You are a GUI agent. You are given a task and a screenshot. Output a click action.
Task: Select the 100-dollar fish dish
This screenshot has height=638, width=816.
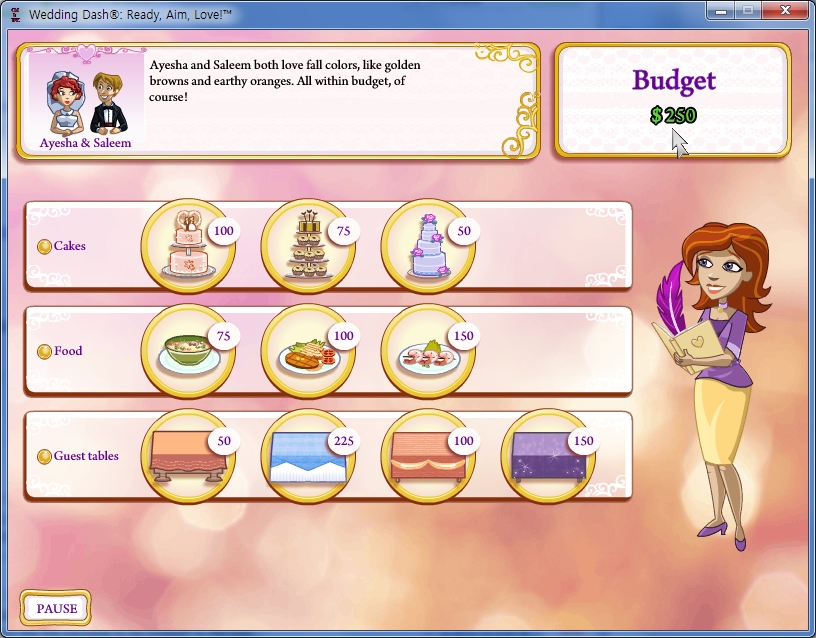coord(307,352)
